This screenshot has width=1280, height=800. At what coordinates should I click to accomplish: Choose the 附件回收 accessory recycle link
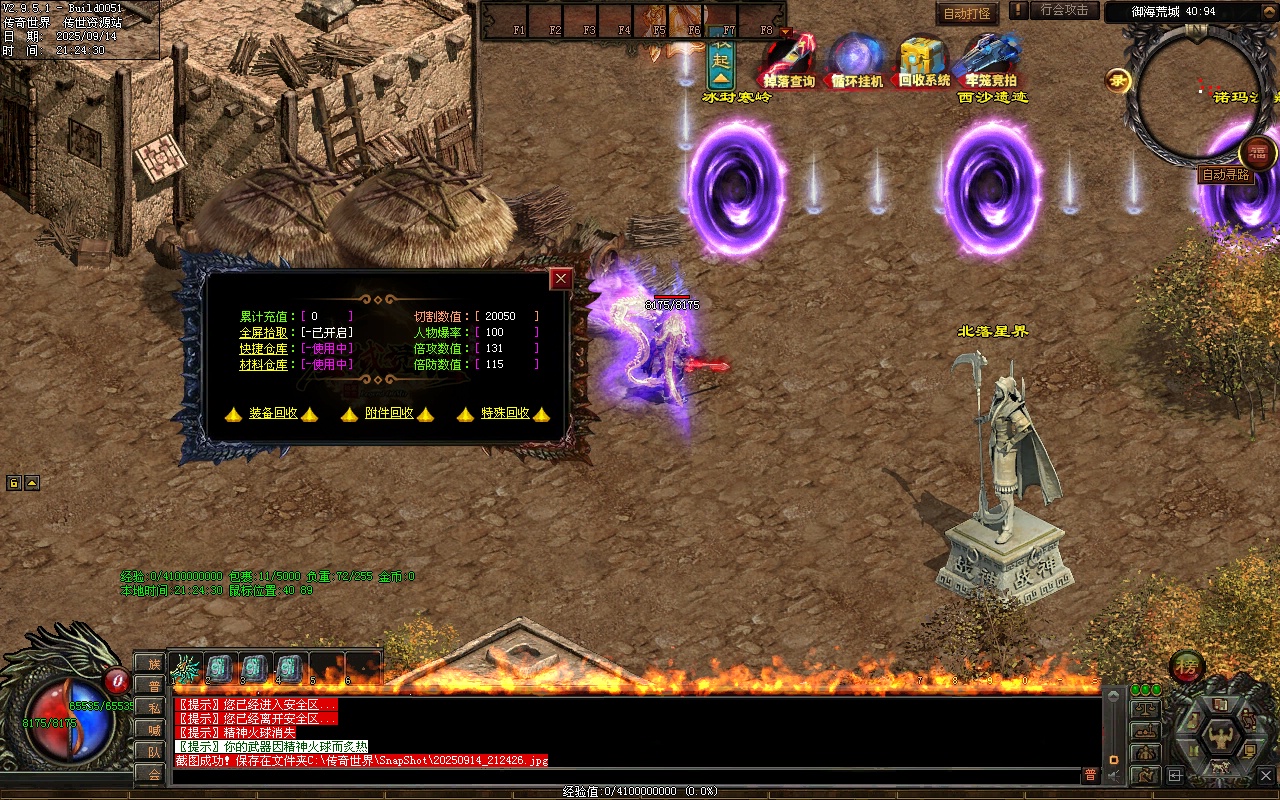(389, 413)
